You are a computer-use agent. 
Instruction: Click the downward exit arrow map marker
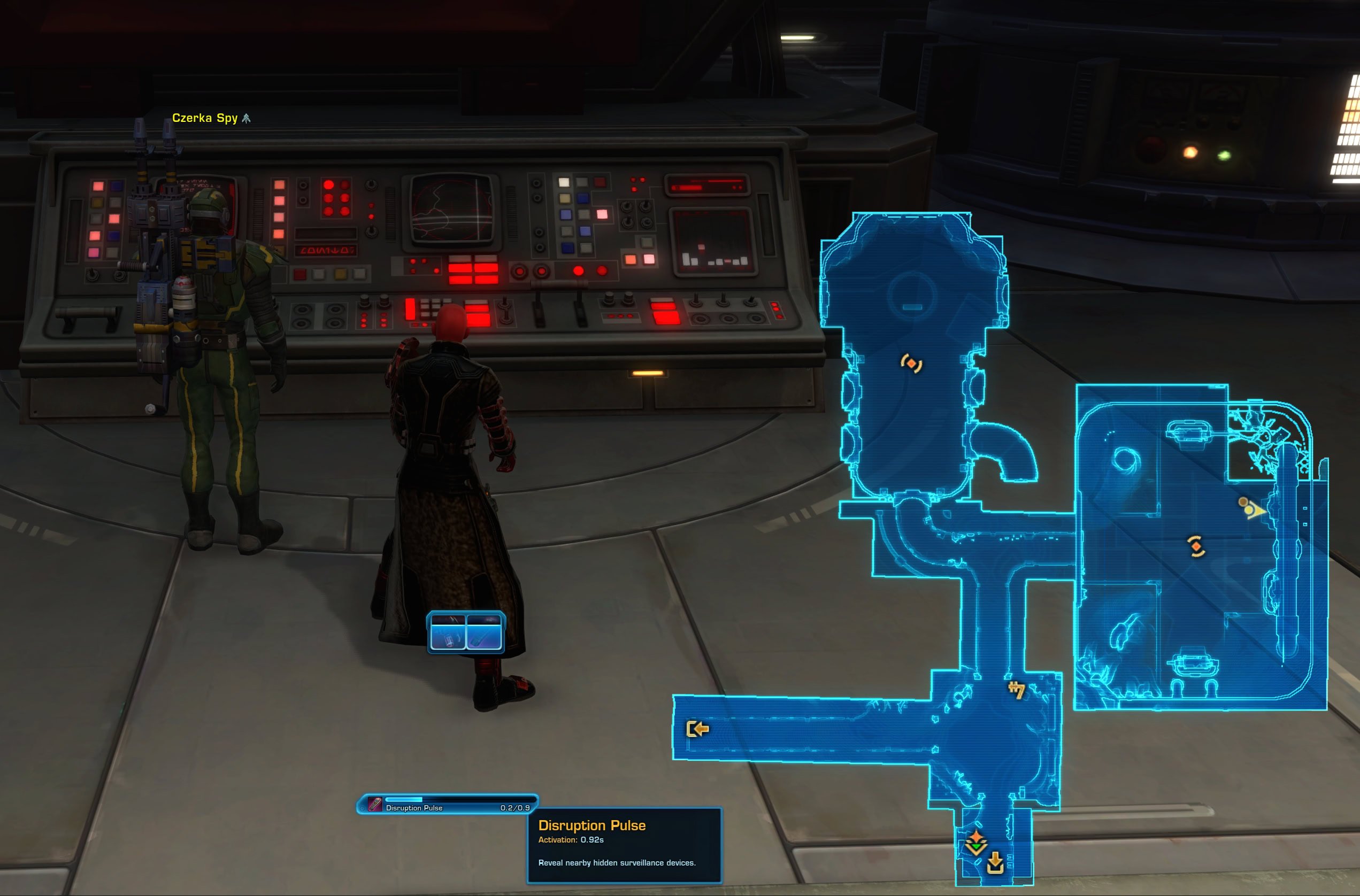tap(995, 863)
